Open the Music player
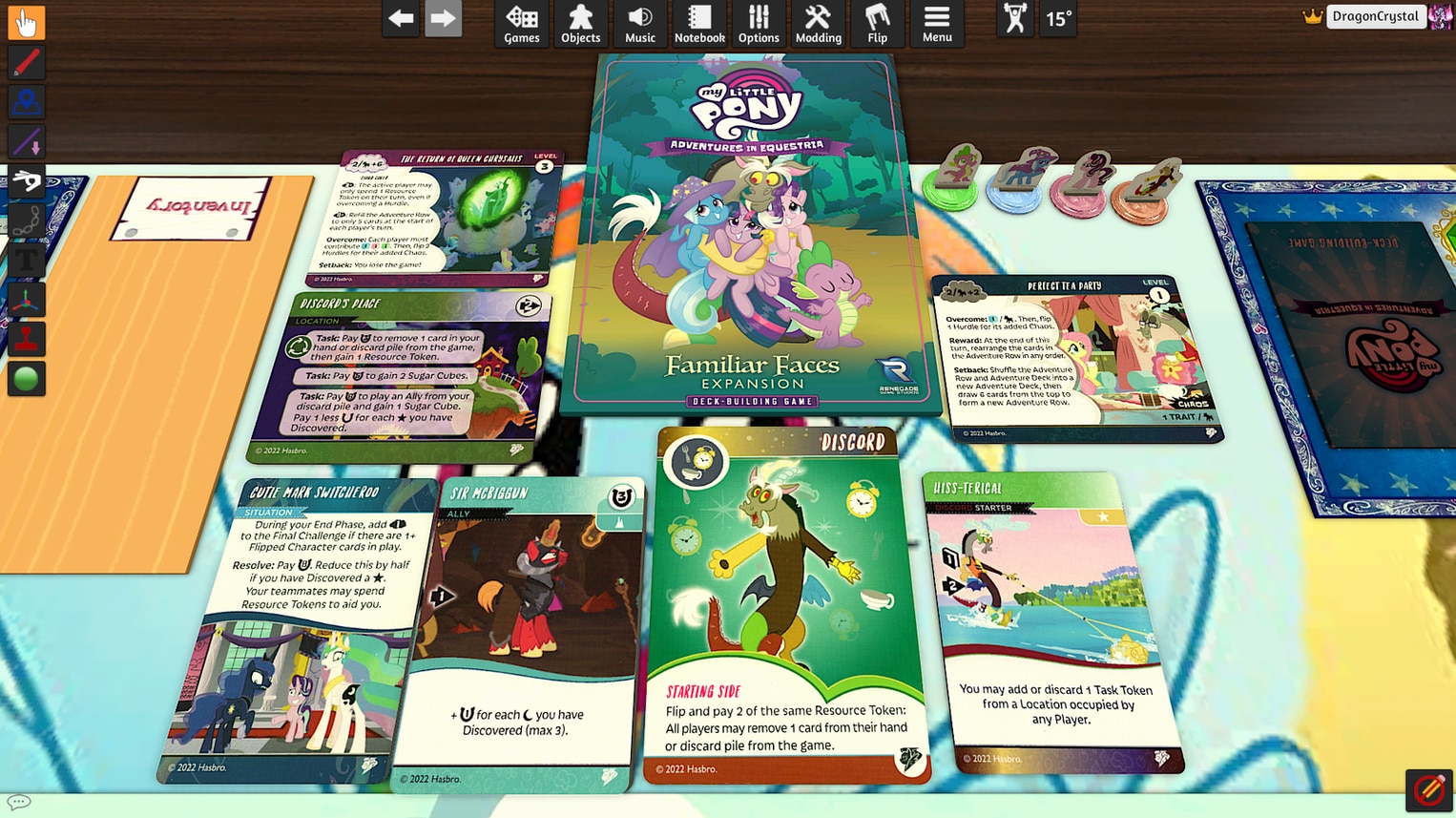Viewport: 1456px width, 818px height. point(639,24)
